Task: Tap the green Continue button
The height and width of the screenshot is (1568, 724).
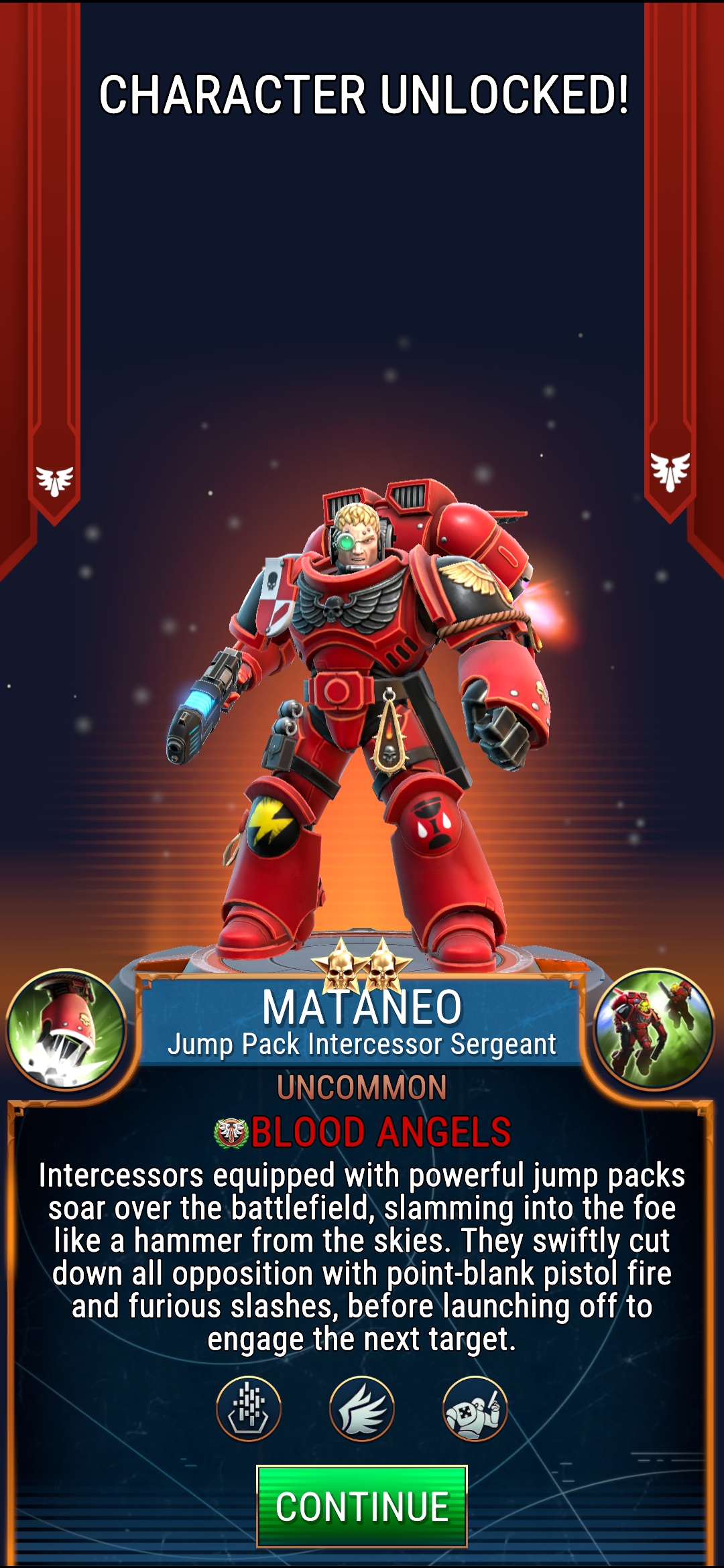Action: coord(361,1506)
